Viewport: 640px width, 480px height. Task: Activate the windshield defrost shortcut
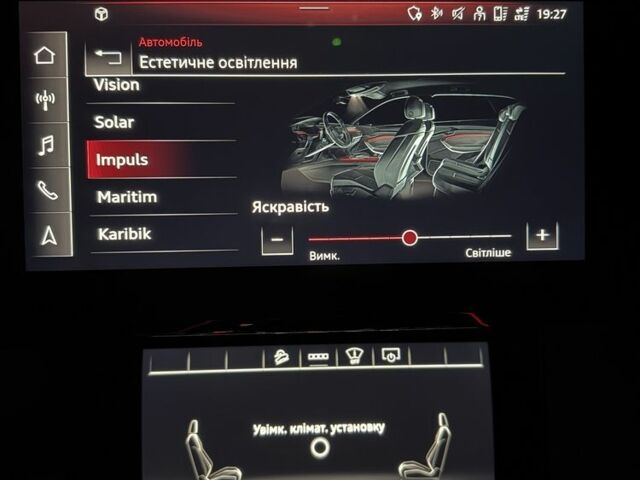pyautogui.click(x=353, y=356)
